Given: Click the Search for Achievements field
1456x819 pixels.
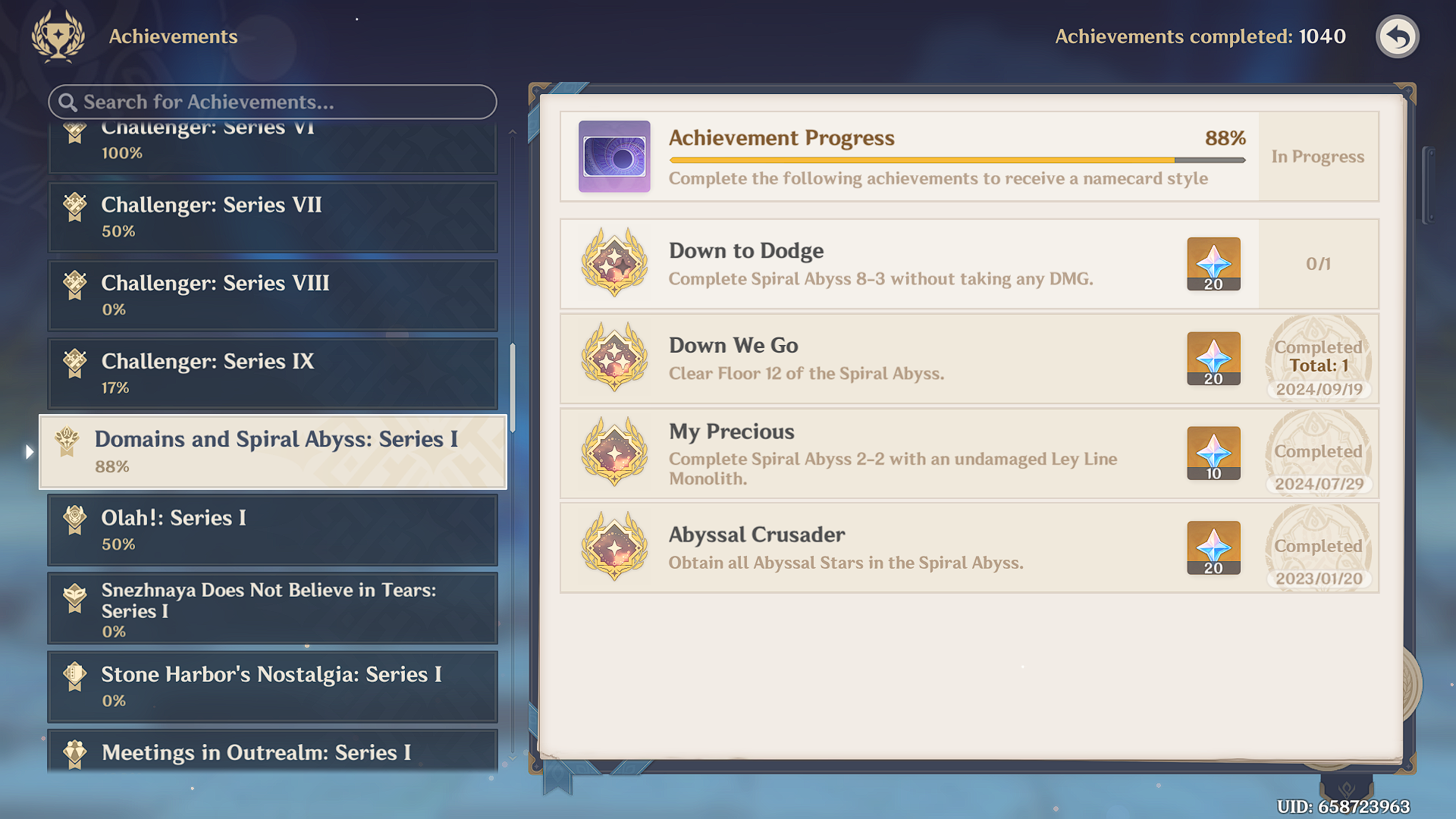Looking at the screenshot, I should pyautogui.click(x=273, y=102).
